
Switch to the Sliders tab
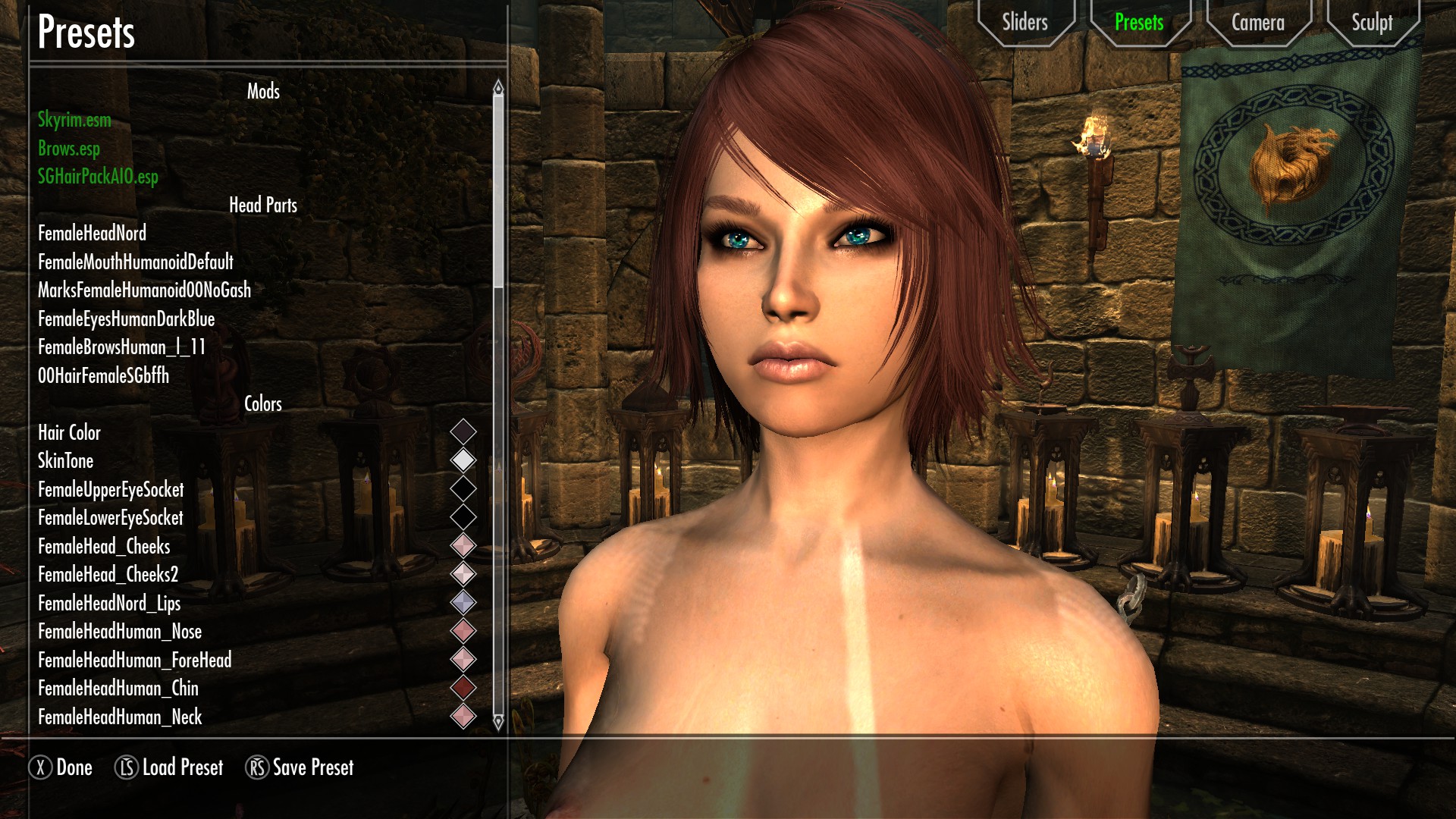pos(1025,23)
